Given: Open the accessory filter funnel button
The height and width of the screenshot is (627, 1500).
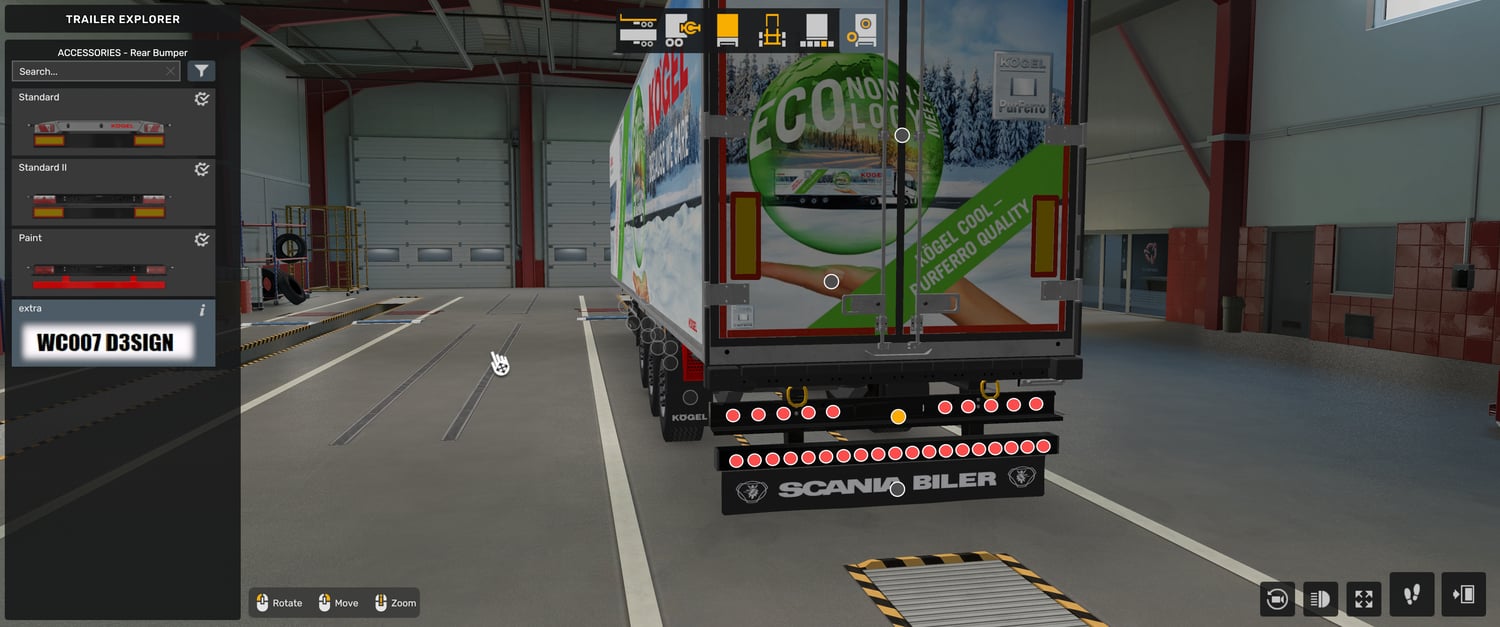Looking at the screenshot, I should tap(201, 71).
